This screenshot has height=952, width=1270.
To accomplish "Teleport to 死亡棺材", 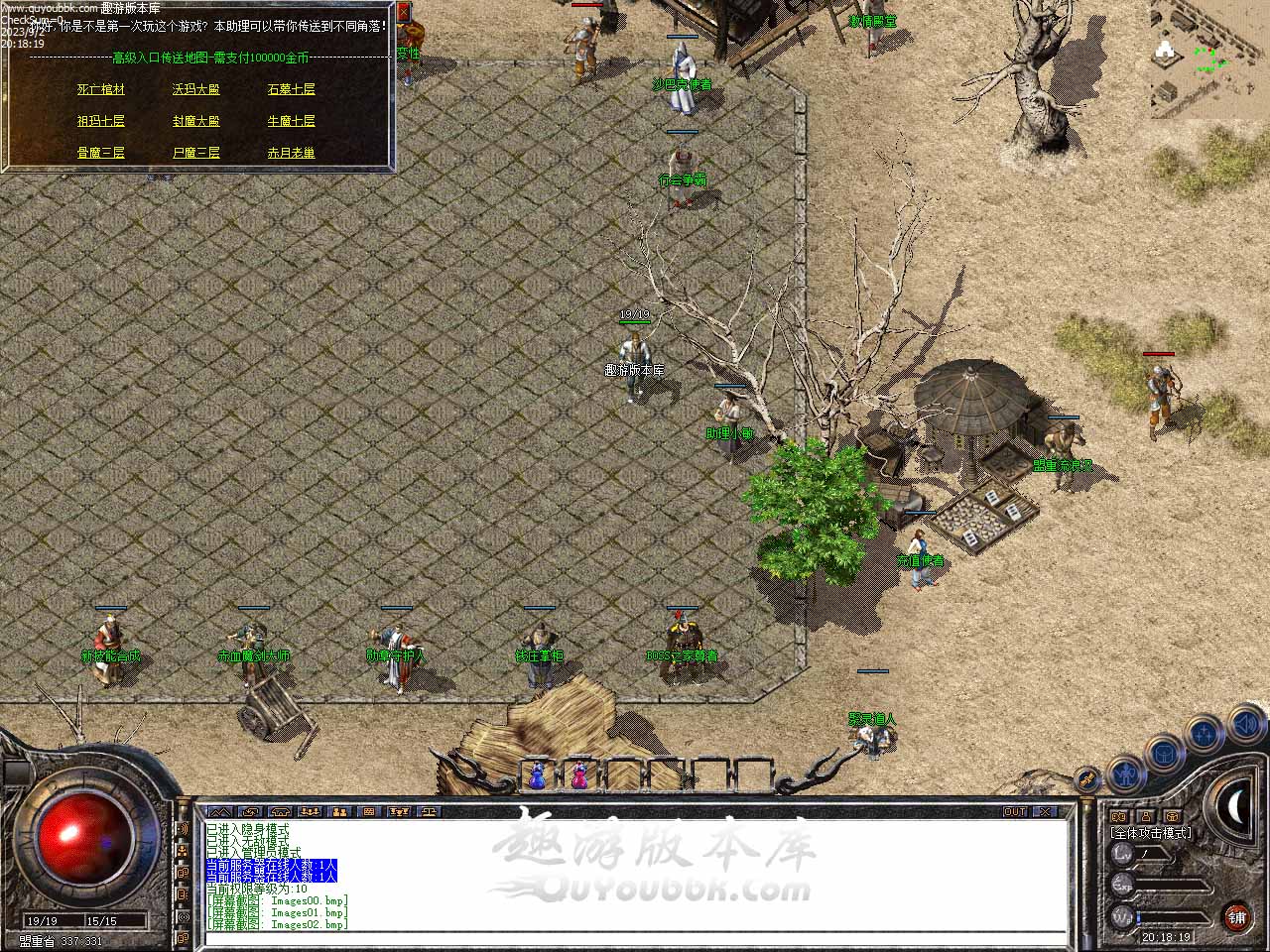I will pyautogui.click(x=101, y=89).
